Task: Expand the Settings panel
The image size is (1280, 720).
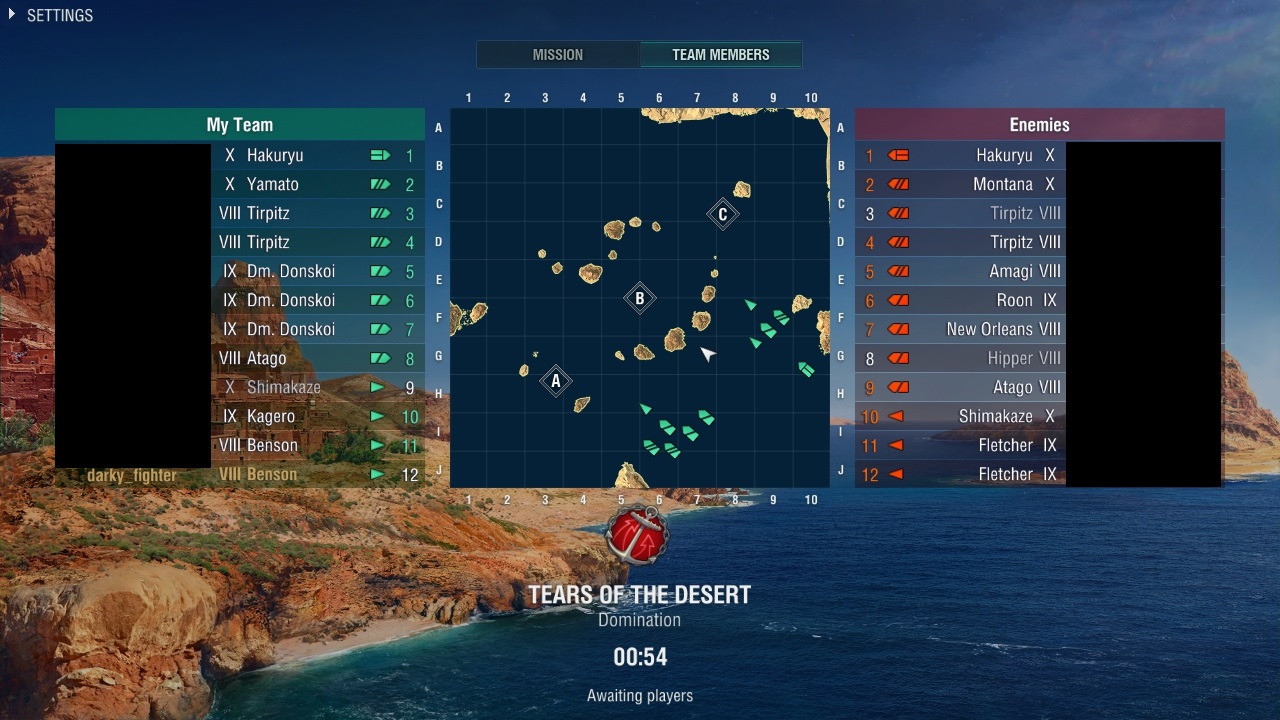Action: tap(50, 16)
